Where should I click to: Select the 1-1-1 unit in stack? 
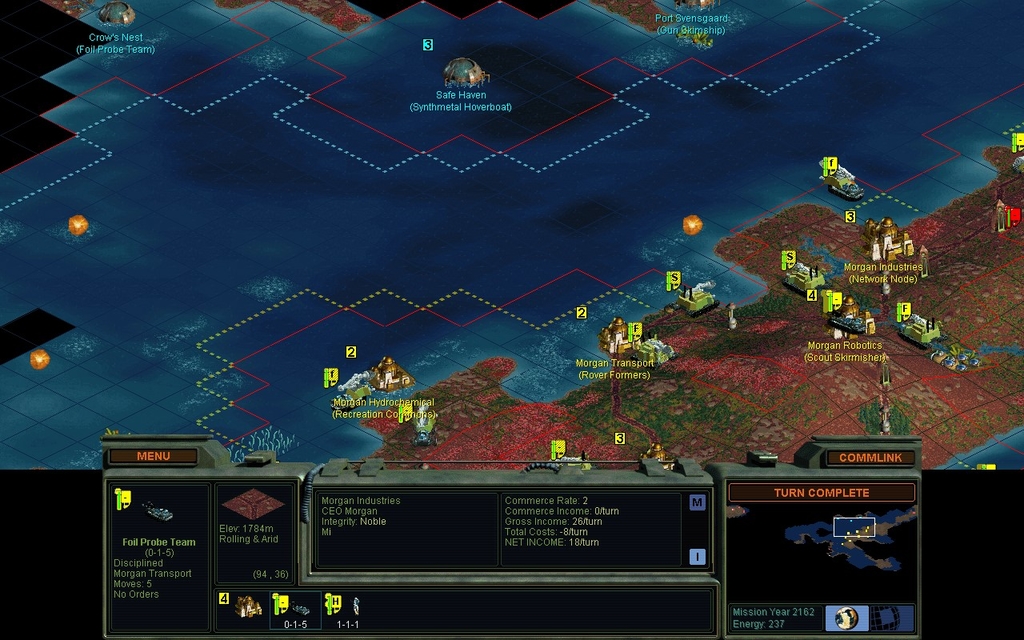point(347,609)
